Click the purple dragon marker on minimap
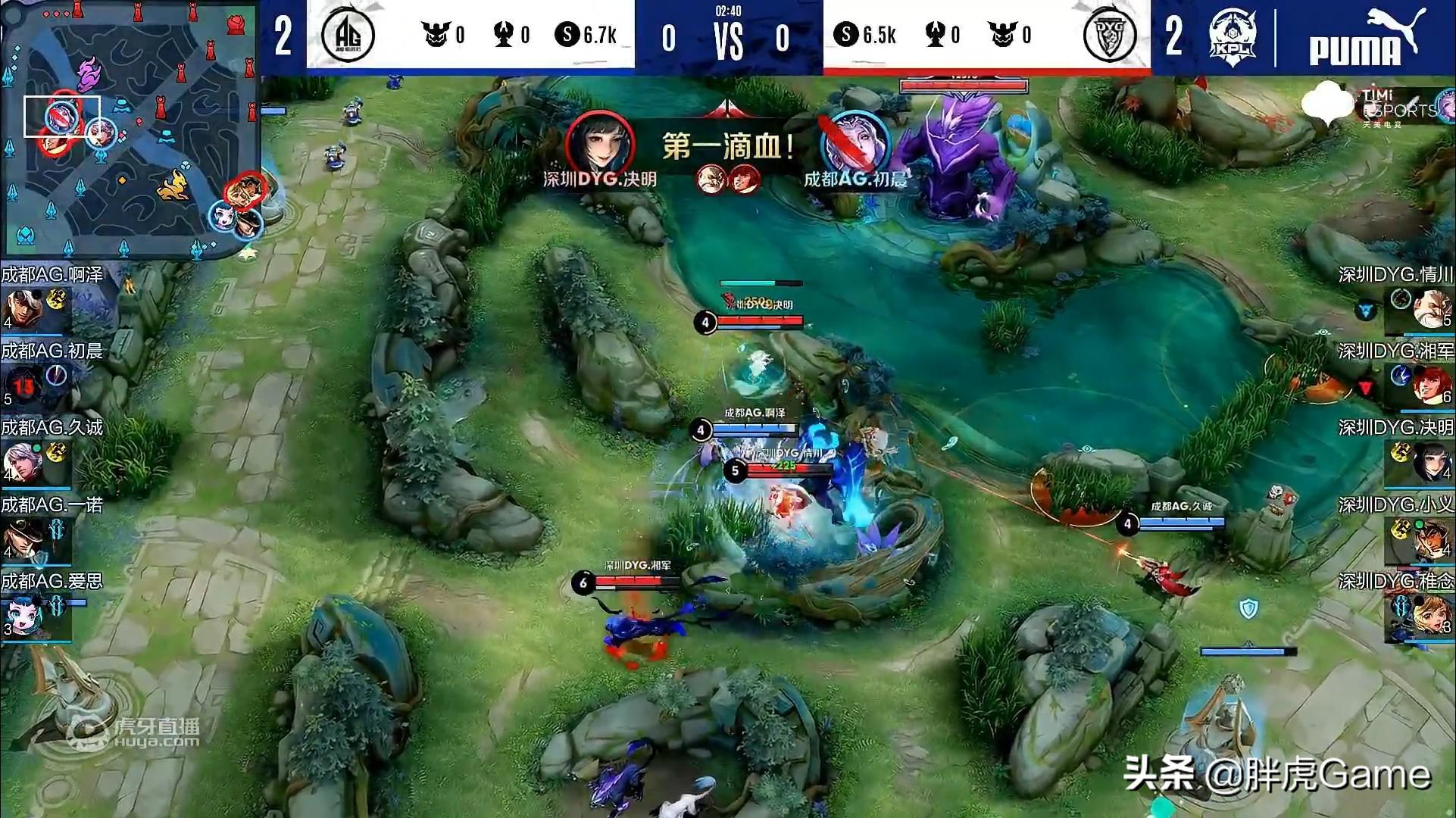The image size is (1456, 818). 89,75
